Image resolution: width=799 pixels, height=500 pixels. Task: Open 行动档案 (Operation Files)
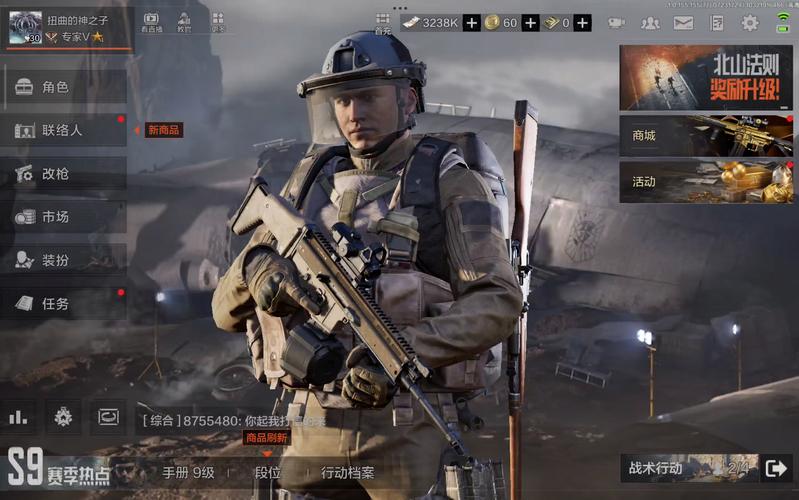point(347,473)
